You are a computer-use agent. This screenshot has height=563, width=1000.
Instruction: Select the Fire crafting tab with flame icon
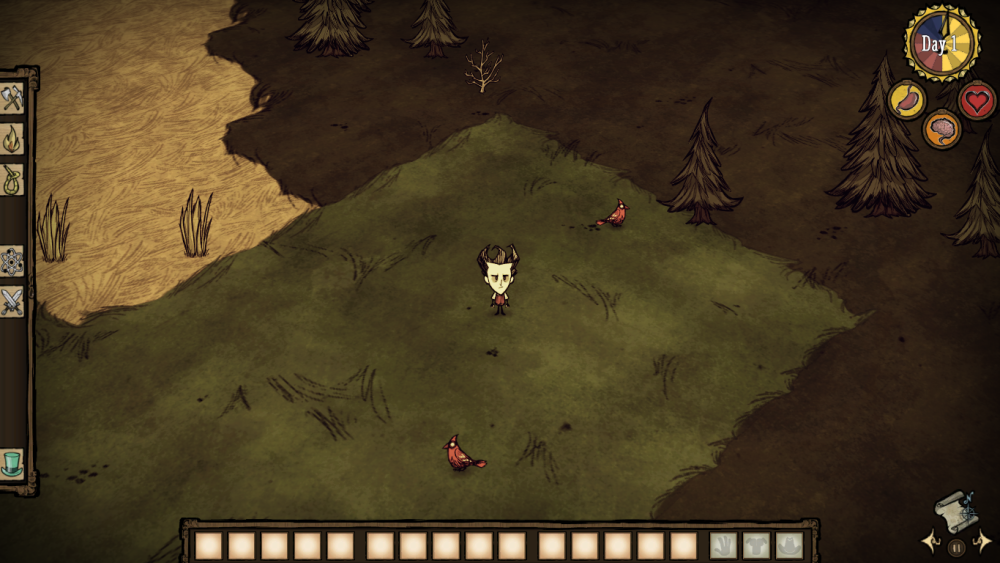pyautogui.click(x=12, y=139)
